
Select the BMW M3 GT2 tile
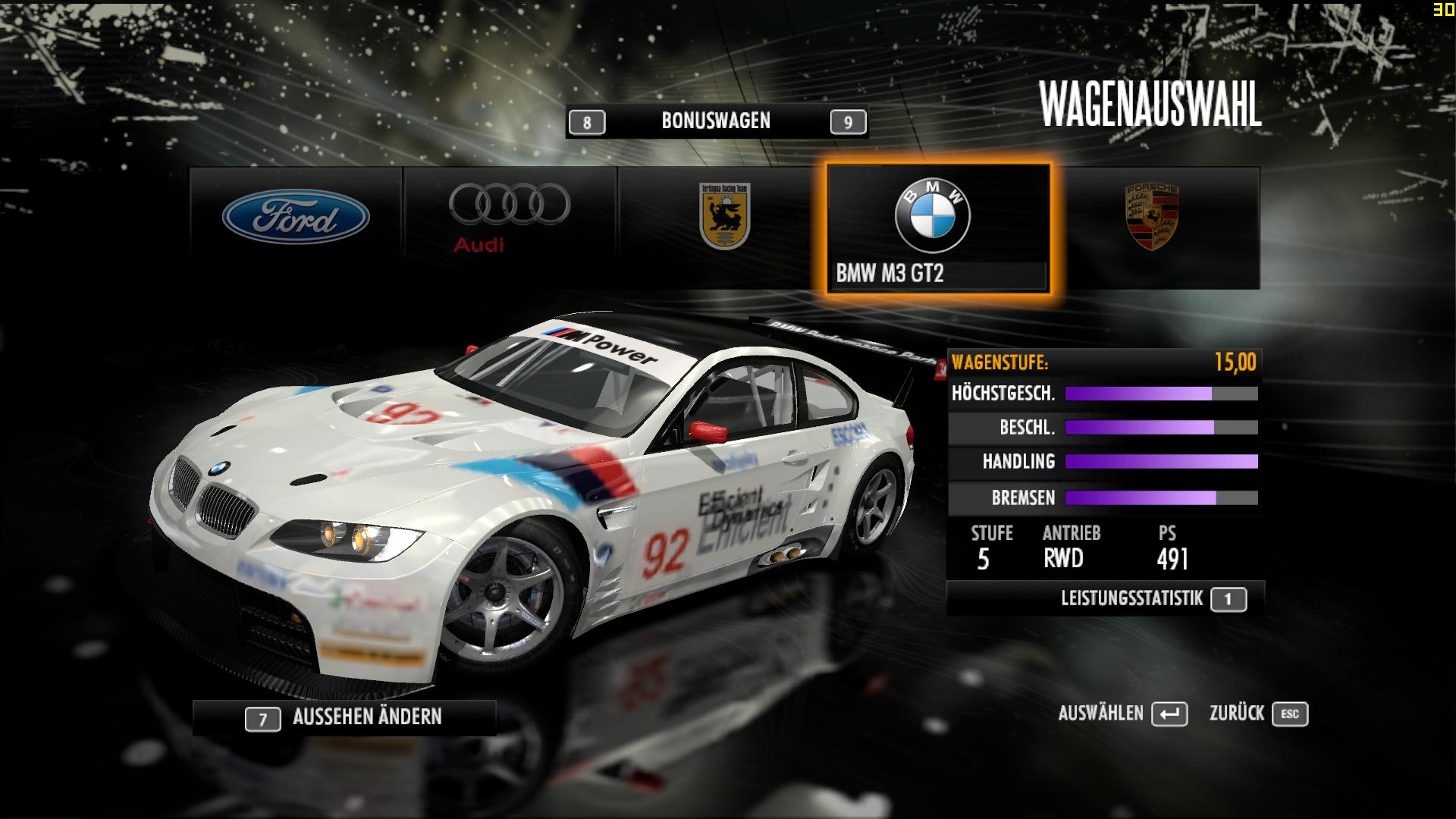[939, 227]
